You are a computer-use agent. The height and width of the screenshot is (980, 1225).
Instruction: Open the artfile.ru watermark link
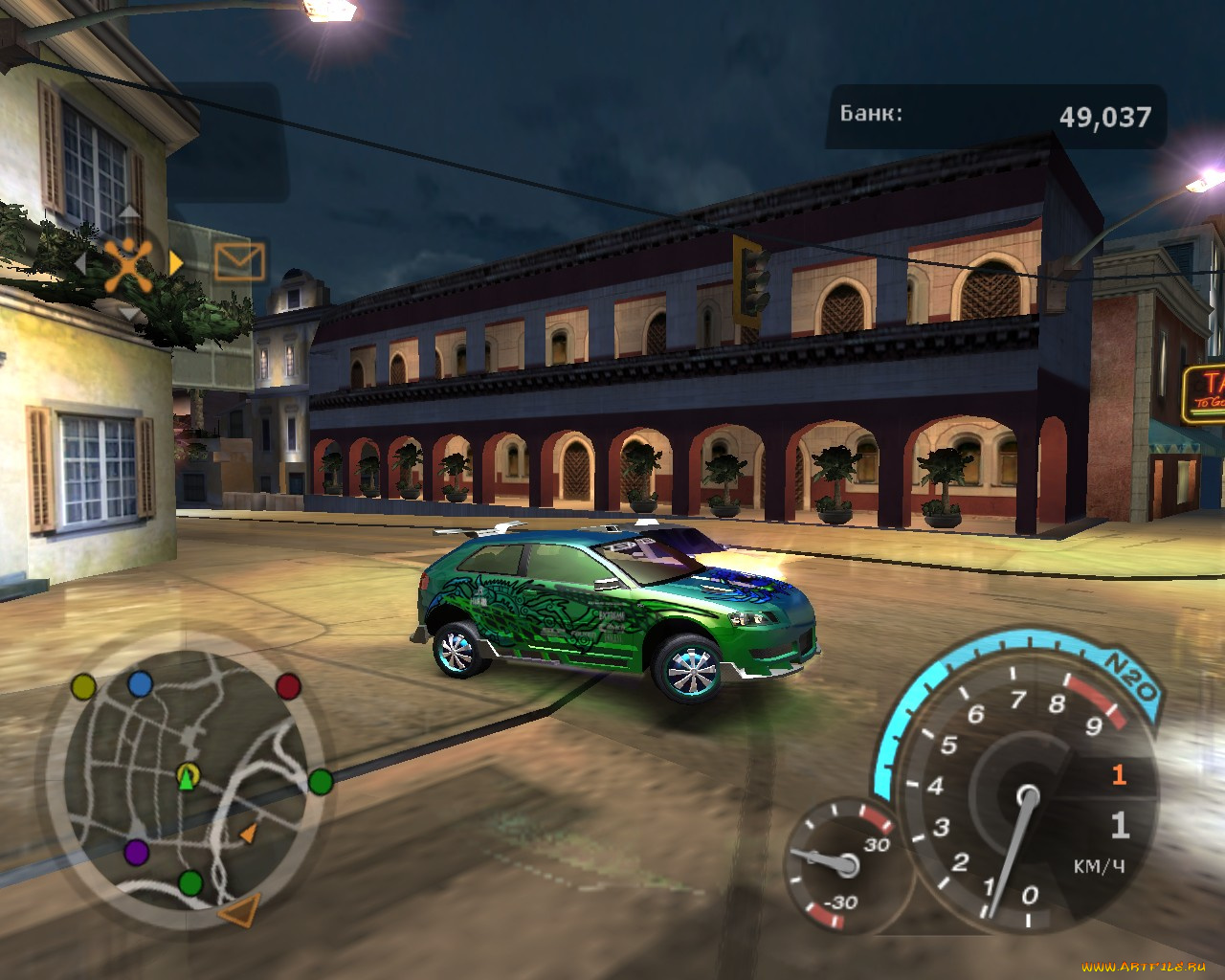[x=1143, y=967]
